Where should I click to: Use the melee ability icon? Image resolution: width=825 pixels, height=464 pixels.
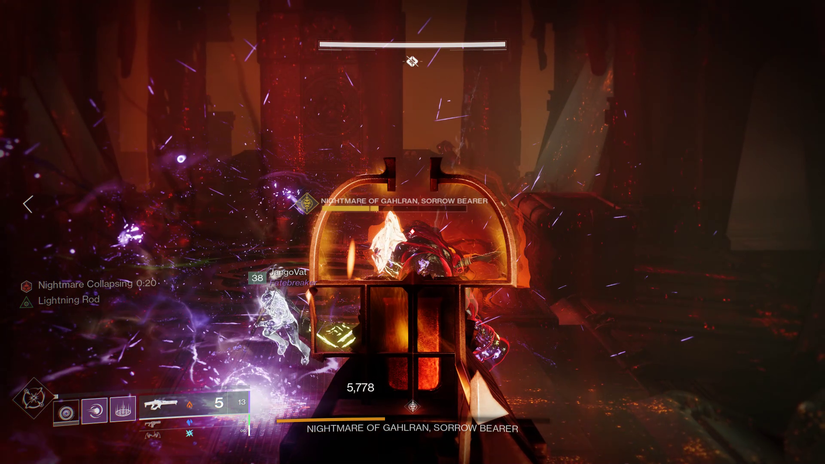[x=95, y=410]
